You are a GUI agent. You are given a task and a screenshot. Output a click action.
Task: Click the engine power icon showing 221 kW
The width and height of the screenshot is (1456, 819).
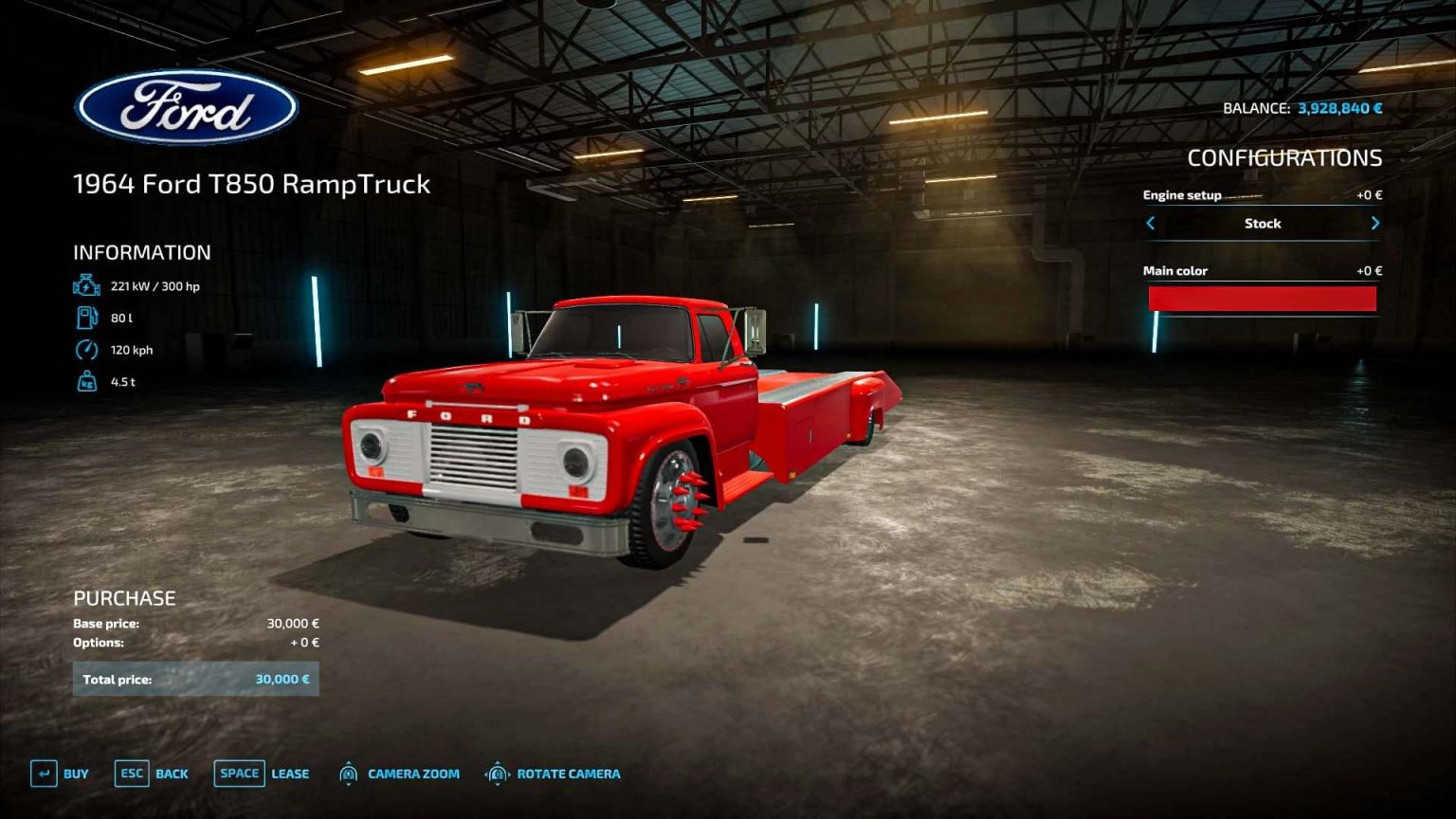(86, 283)
